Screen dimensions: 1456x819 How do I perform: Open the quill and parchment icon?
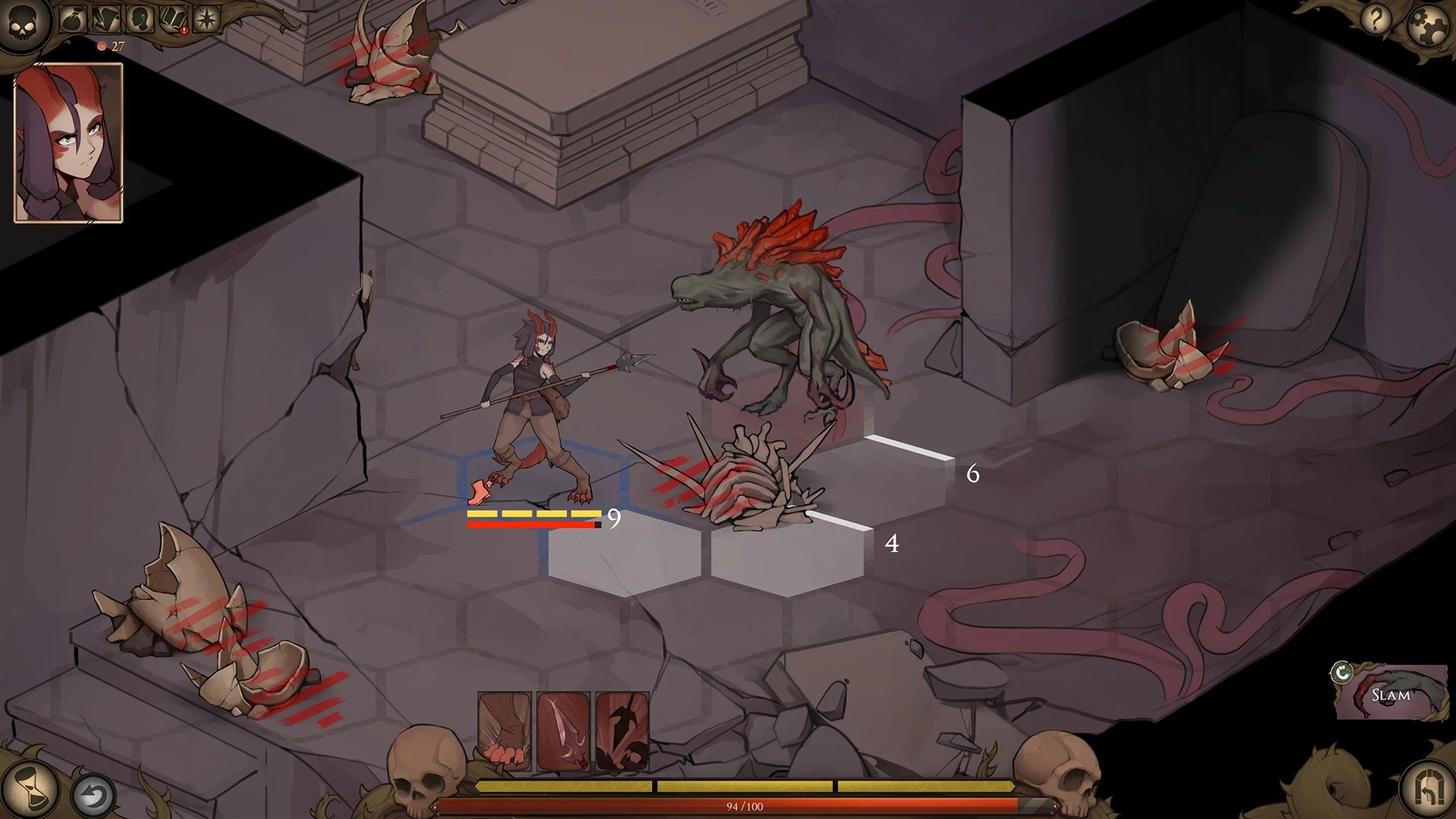click(x=105, y=19)
